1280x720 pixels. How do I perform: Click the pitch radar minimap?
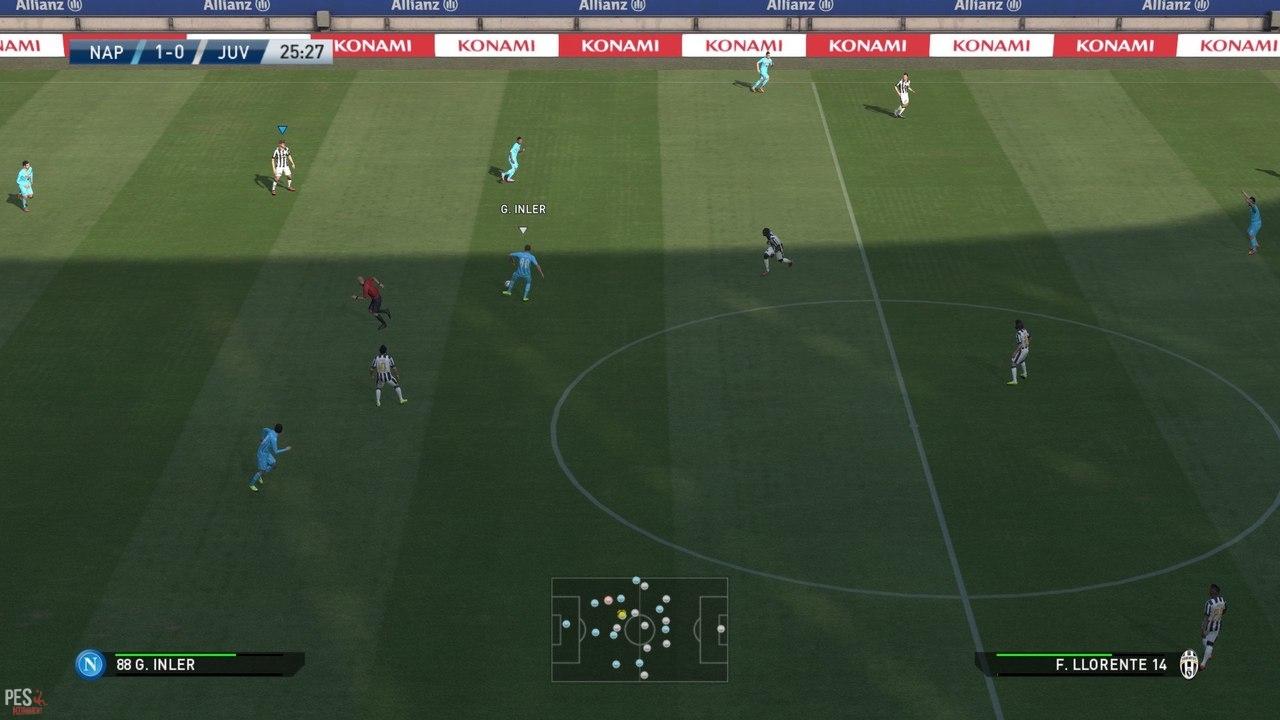pyautogui.click(x=639, y=629)
